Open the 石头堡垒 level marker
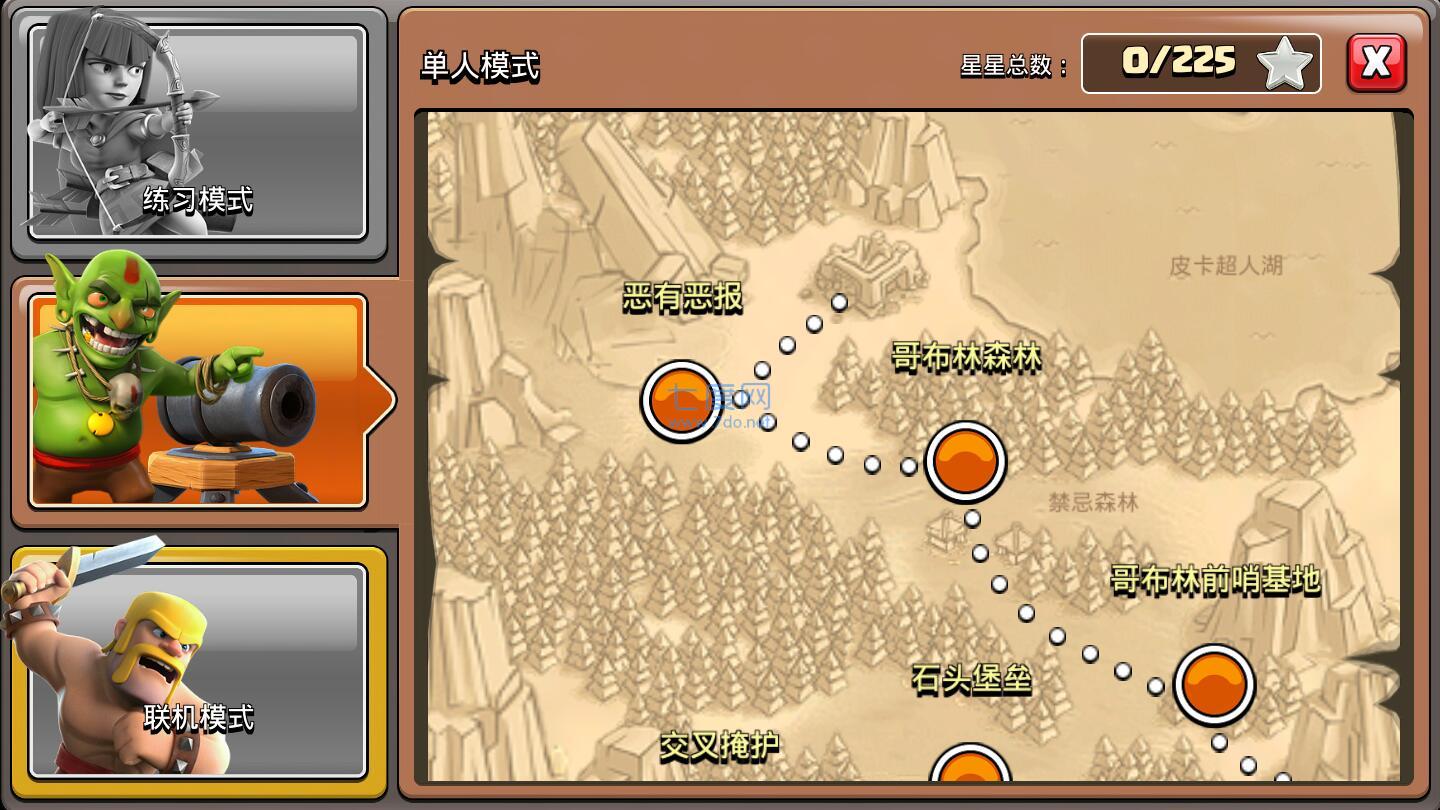Viewport: 1440px width, 810px height. pos(970,785)
